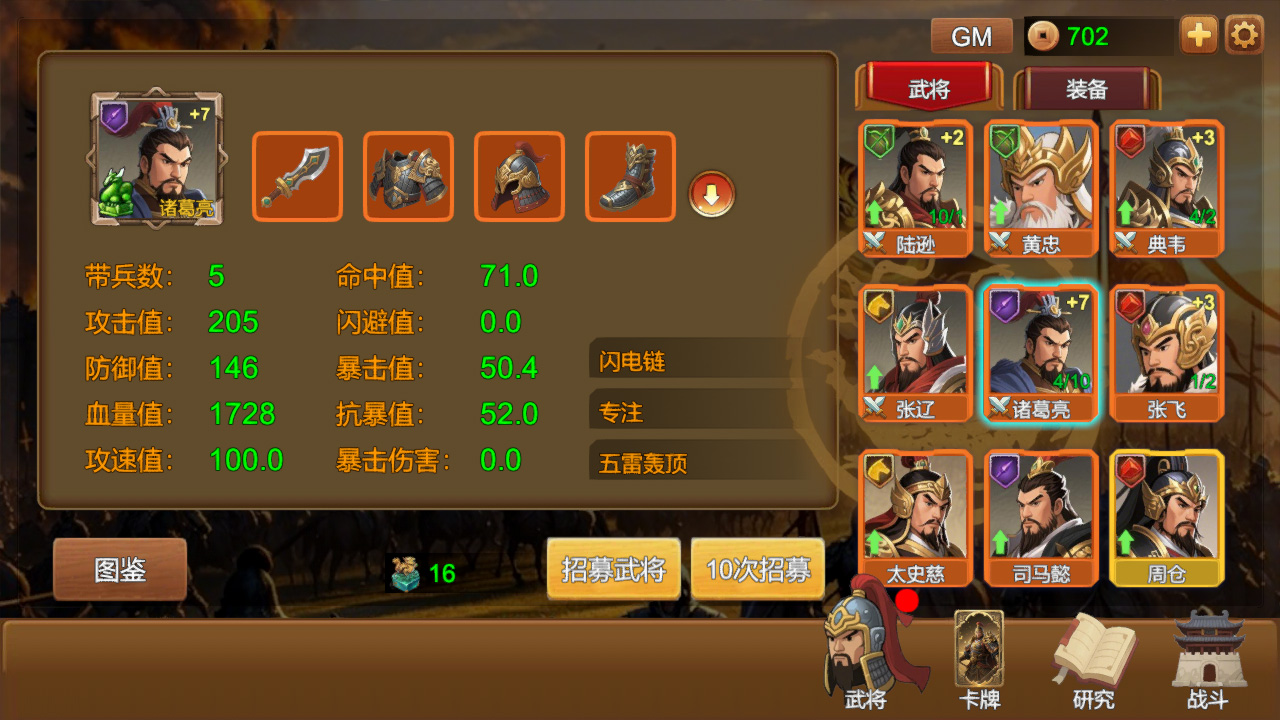This screenshot has width=1280, height=720.
Task: Switch to the 武将 tab
Action: 929,88
